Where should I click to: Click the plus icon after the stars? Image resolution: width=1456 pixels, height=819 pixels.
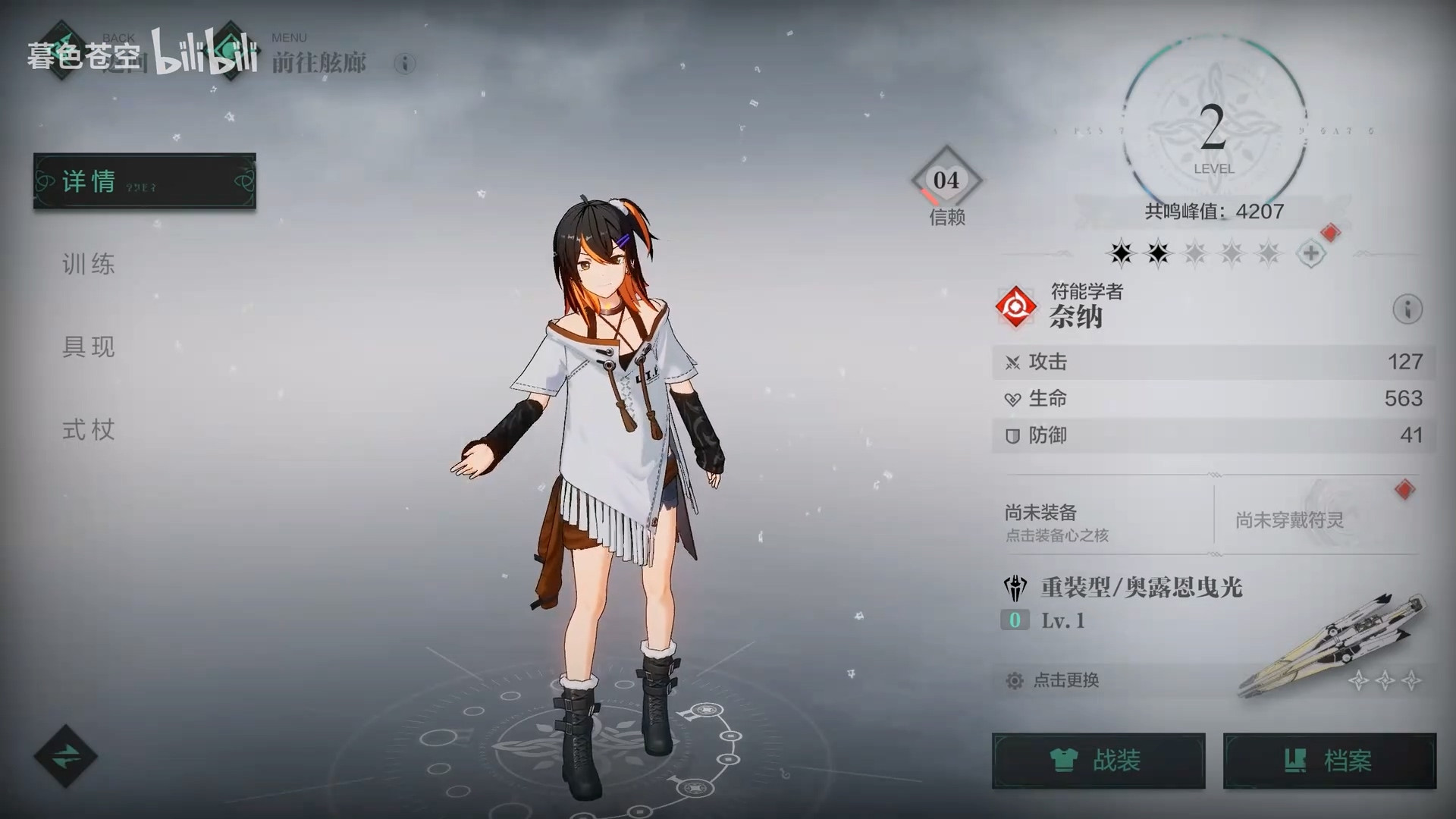click(1311, 253)
